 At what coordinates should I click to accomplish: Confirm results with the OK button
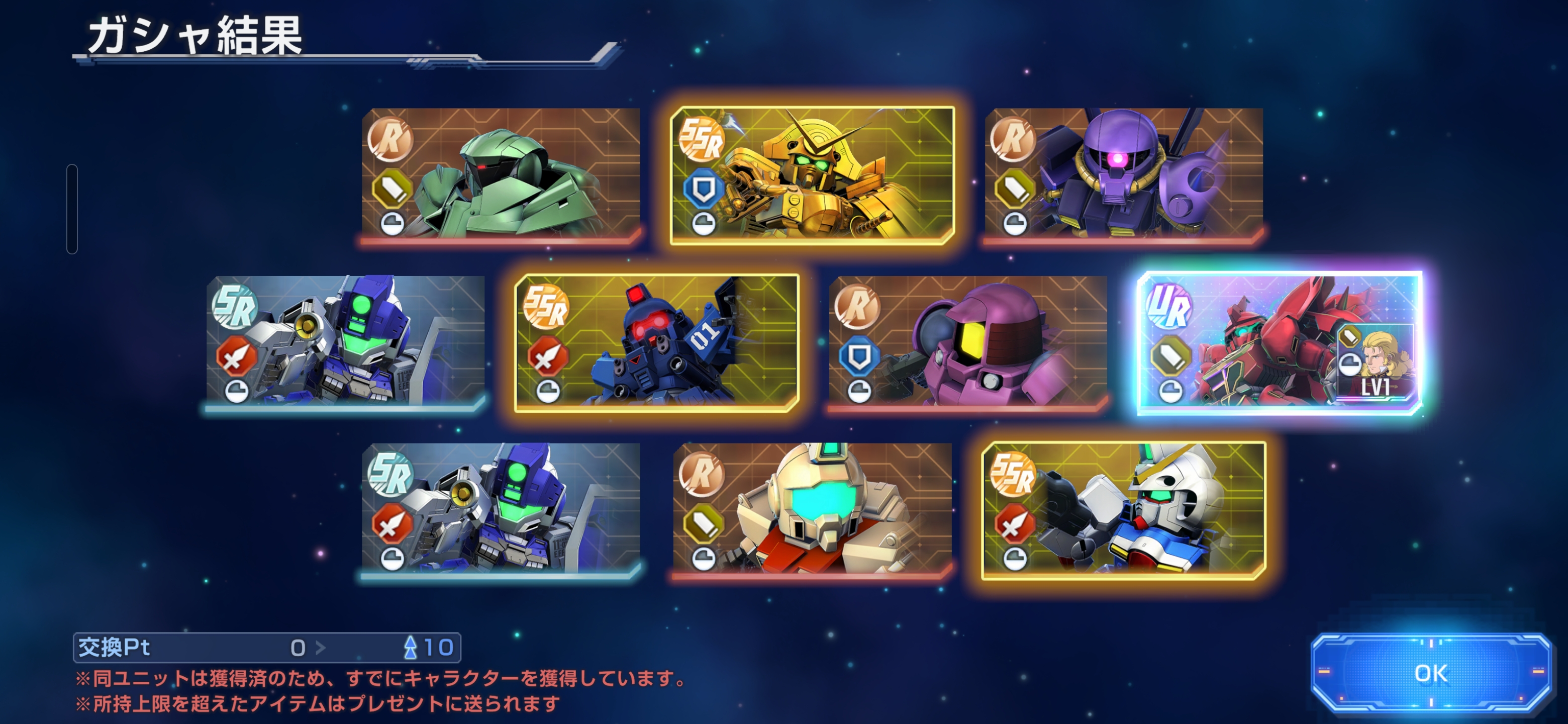pos(1430,673)
